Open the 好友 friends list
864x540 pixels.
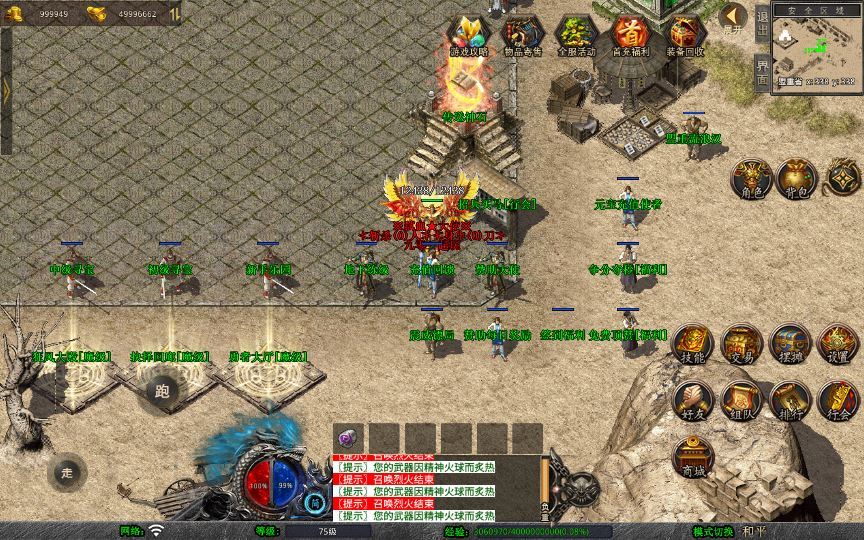click(x=692, y=399)
